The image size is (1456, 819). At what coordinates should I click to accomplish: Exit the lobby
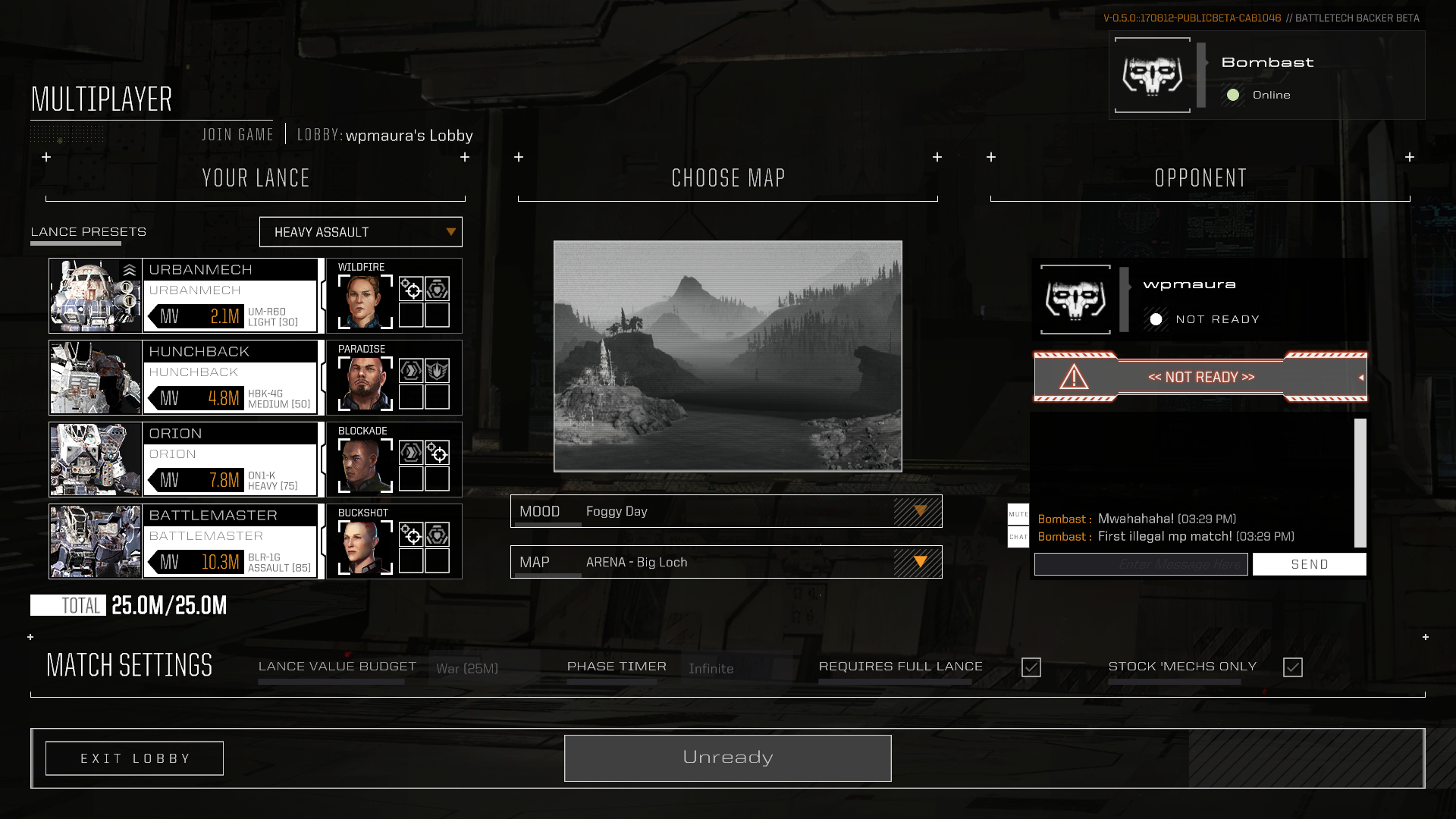click(x=134, y=758)
